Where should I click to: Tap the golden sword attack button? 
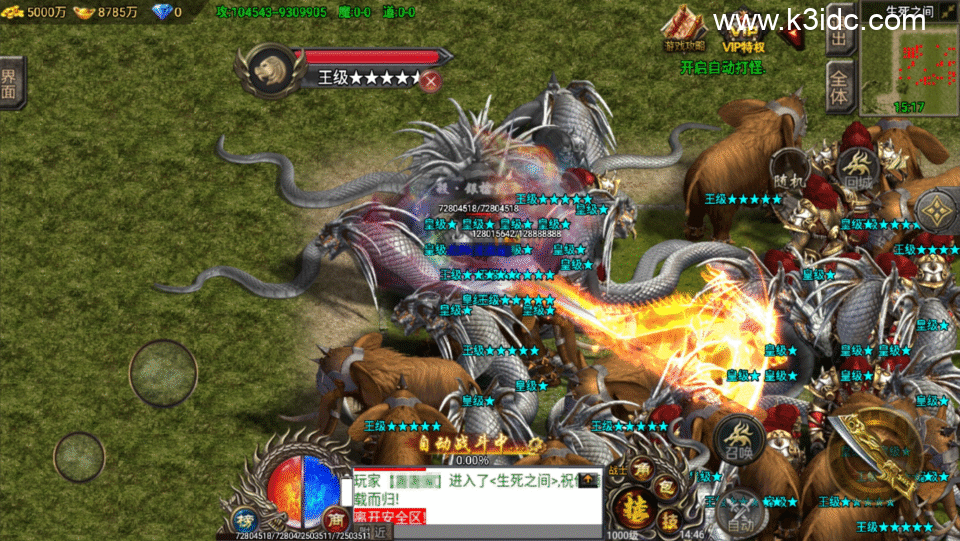point(881,458)
